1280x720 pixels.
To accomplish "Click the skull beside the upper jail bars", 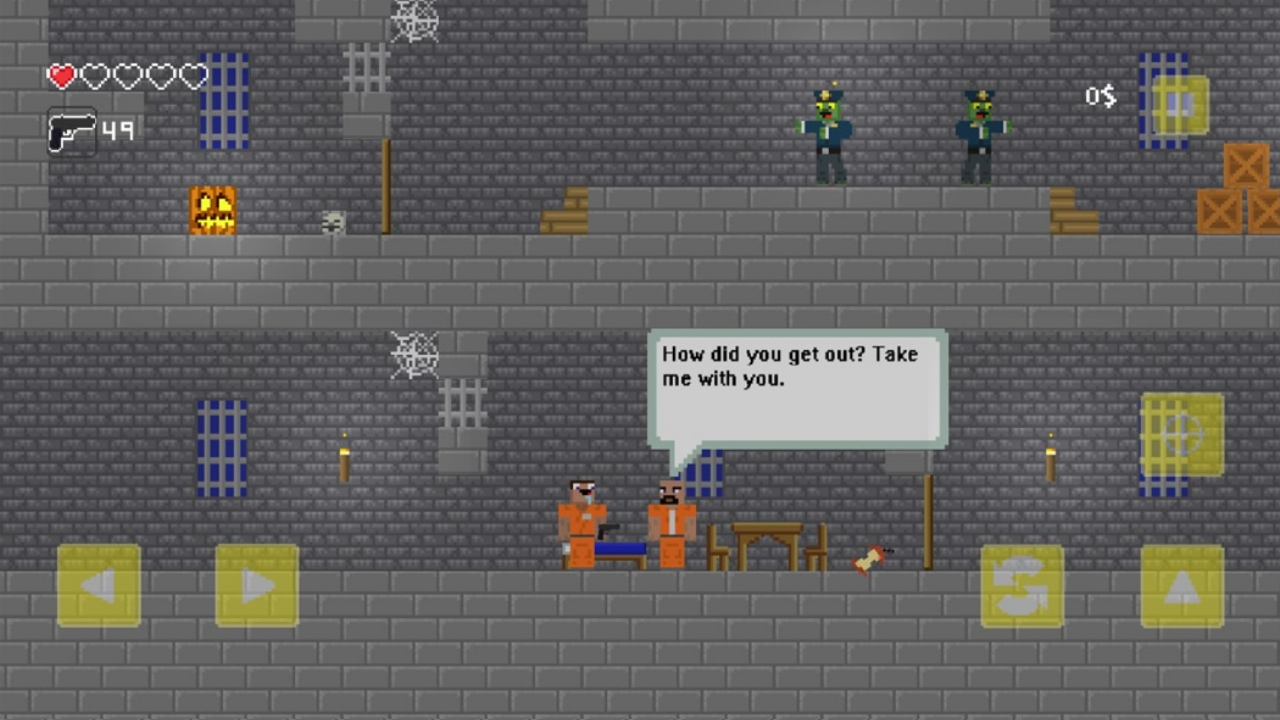I will pos(331,222).
